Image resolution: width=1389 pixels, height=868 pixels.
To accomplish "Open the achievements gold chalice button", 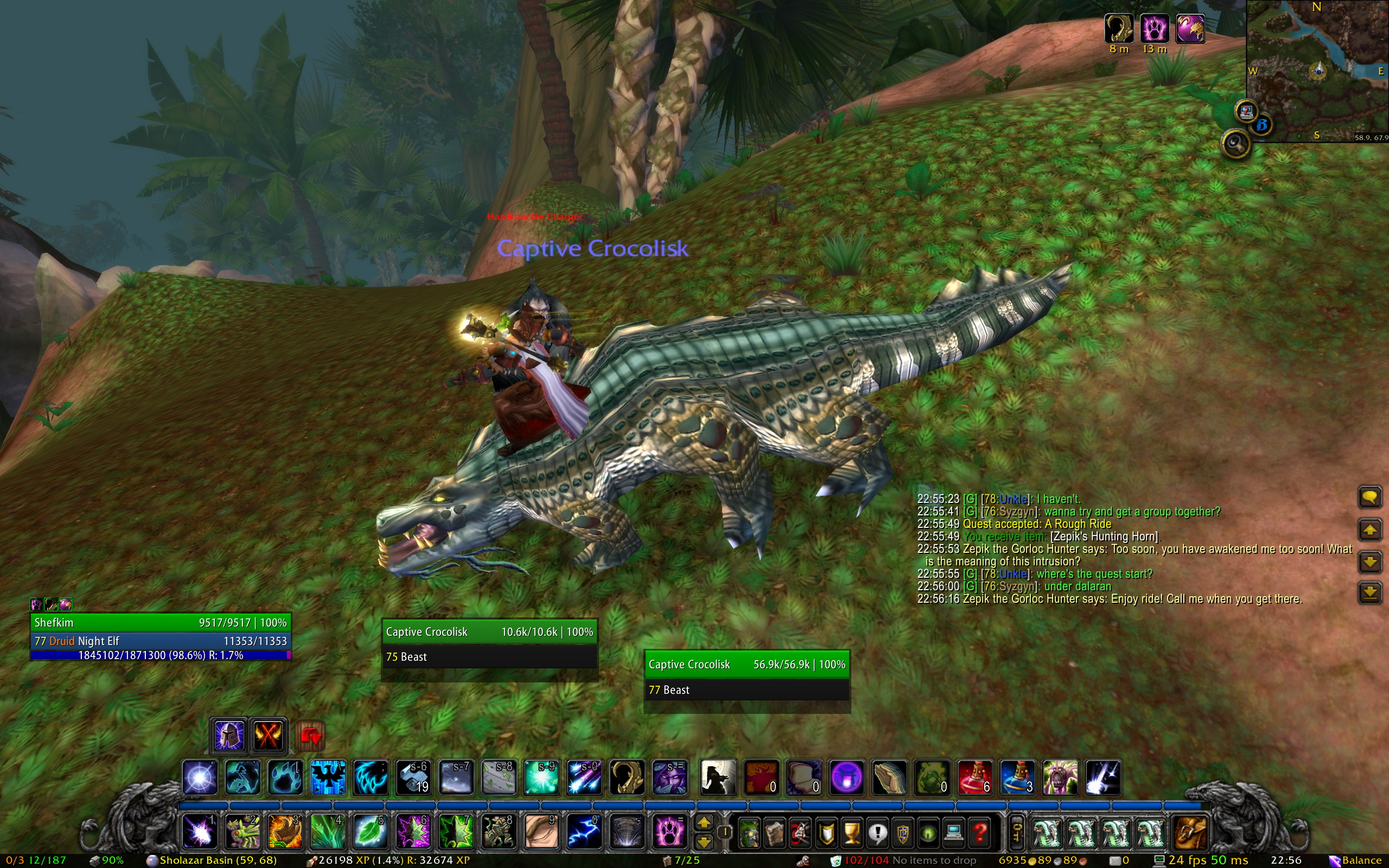I will click(852, 832).
